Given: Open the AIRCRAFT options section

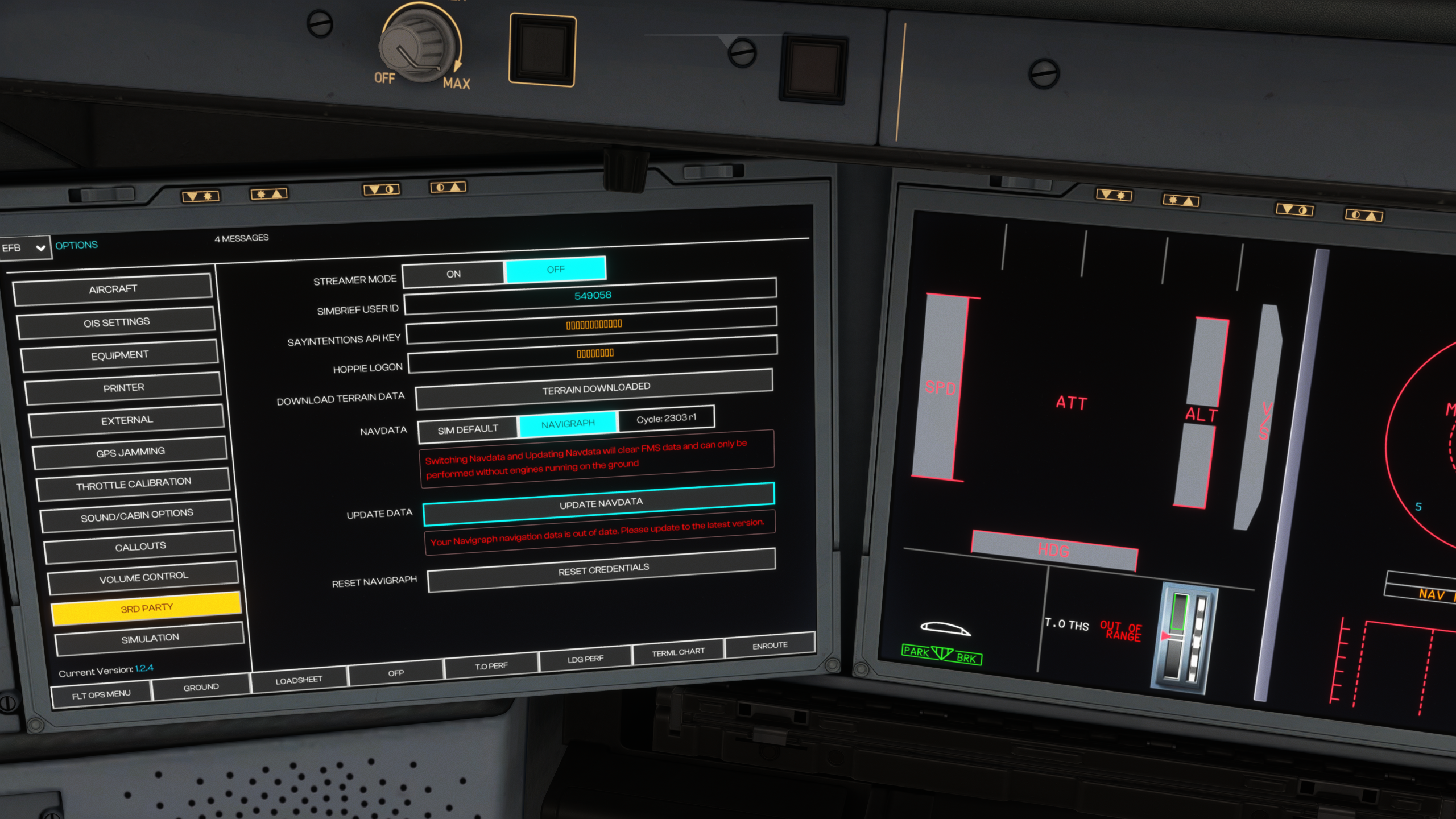Looking at the screenshot, I should coord(113,289).
